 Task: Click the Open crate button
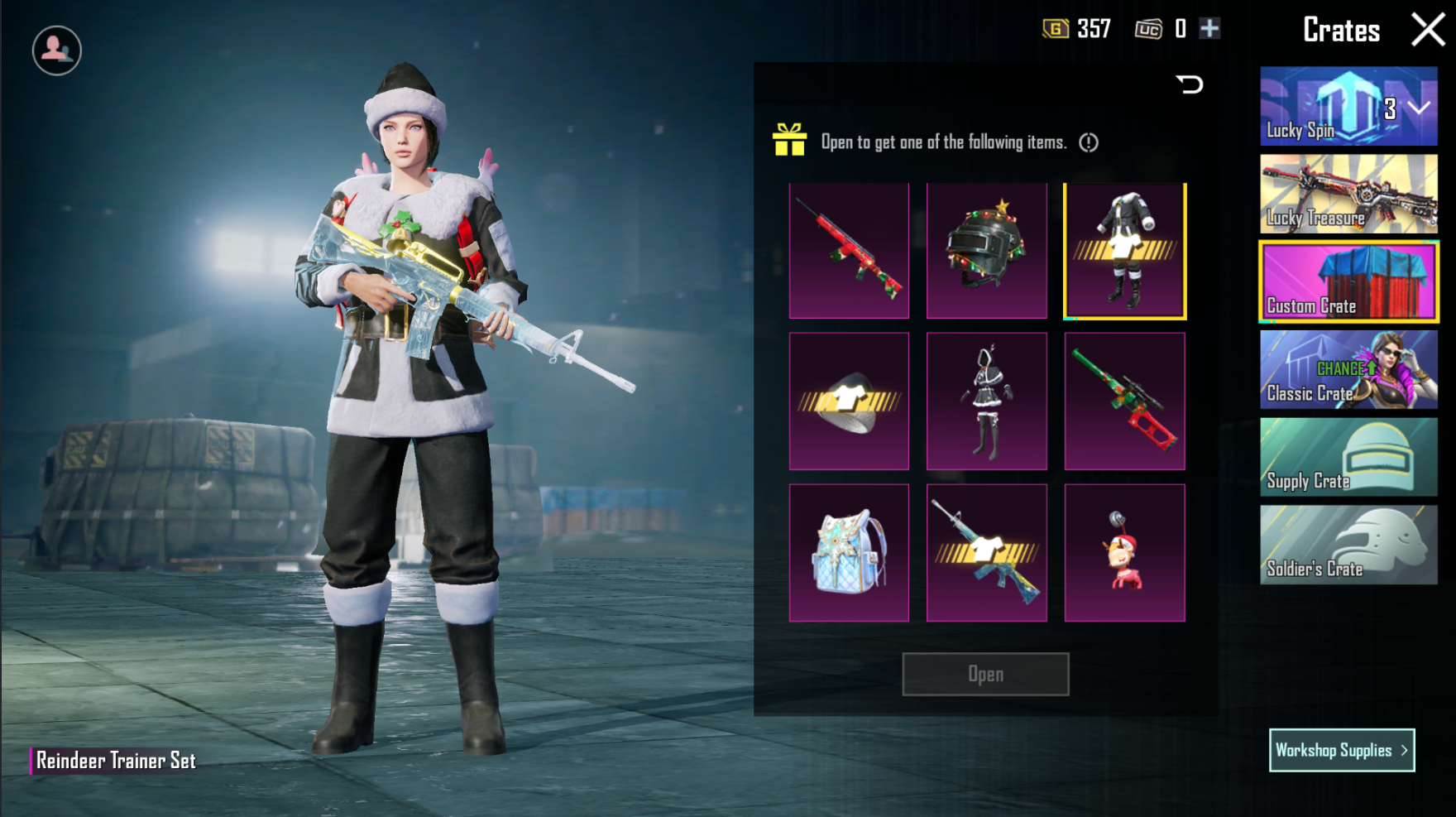[985, 674]
